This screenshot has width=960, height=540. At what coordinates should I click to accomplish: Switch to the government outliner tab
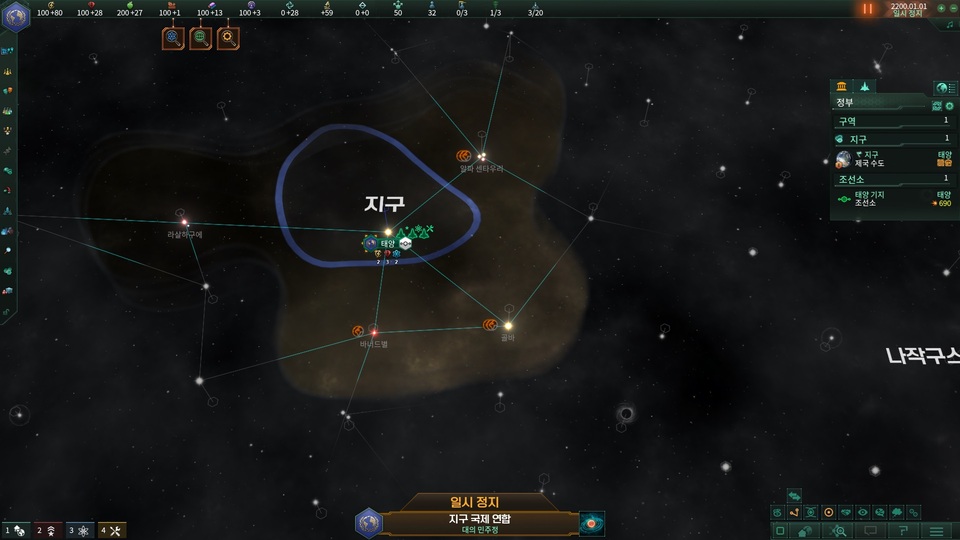pyautogui.click(x=843, y=87)
